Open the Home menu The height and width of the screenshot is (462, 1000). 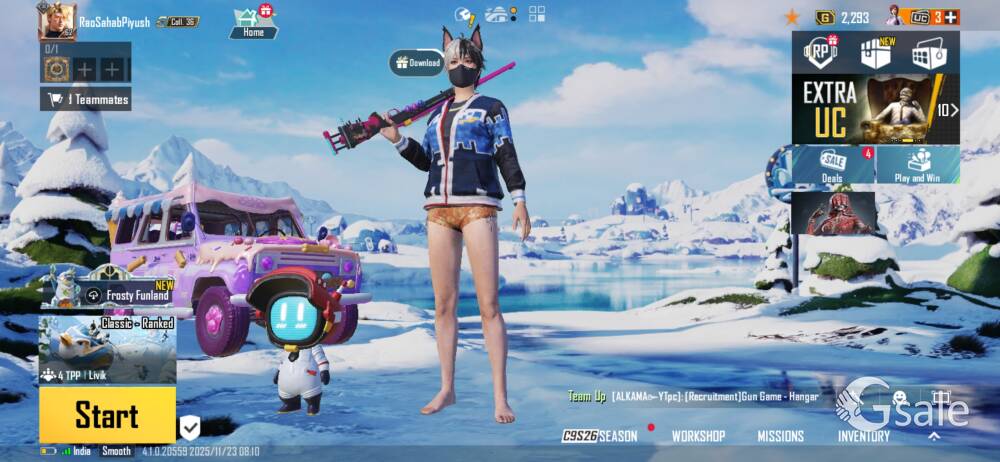[x=253, y=22]
